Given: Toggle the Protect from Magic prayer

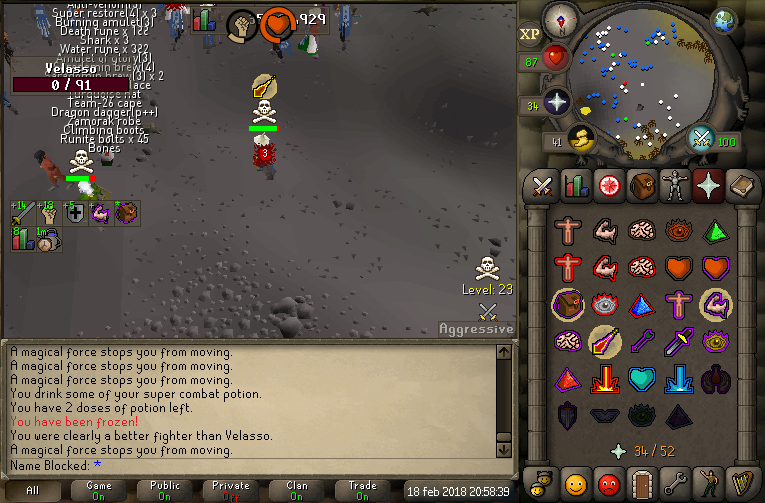Looking at the screenshot, I should (x=605, y=341).
